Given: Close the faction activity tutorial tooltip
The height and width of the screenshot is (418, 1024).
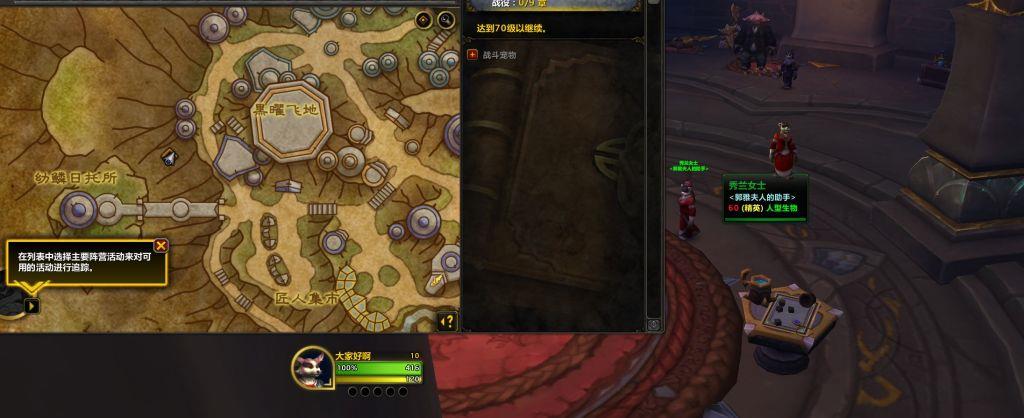Looking at the screenshot, I should [x=161, y=245].
